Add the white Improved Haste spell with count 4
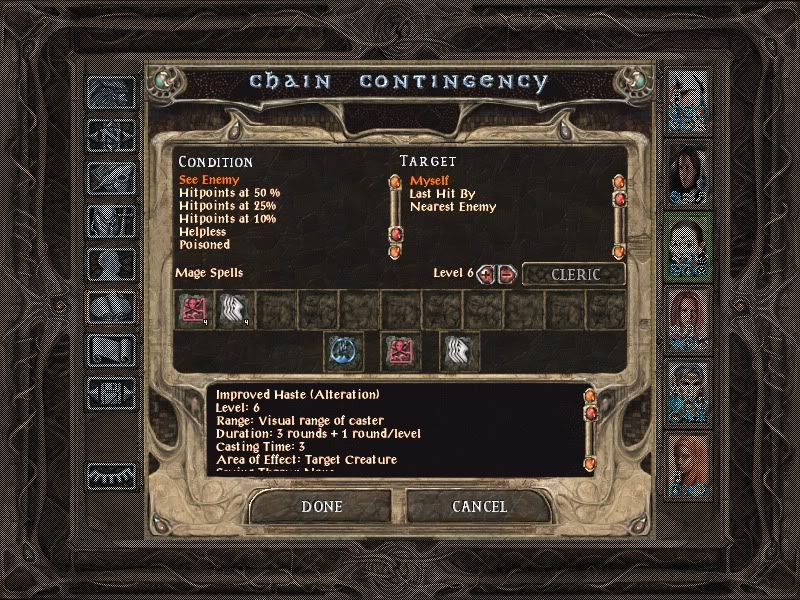The width and height of the screenshot is (800, 600). (233, 309)
